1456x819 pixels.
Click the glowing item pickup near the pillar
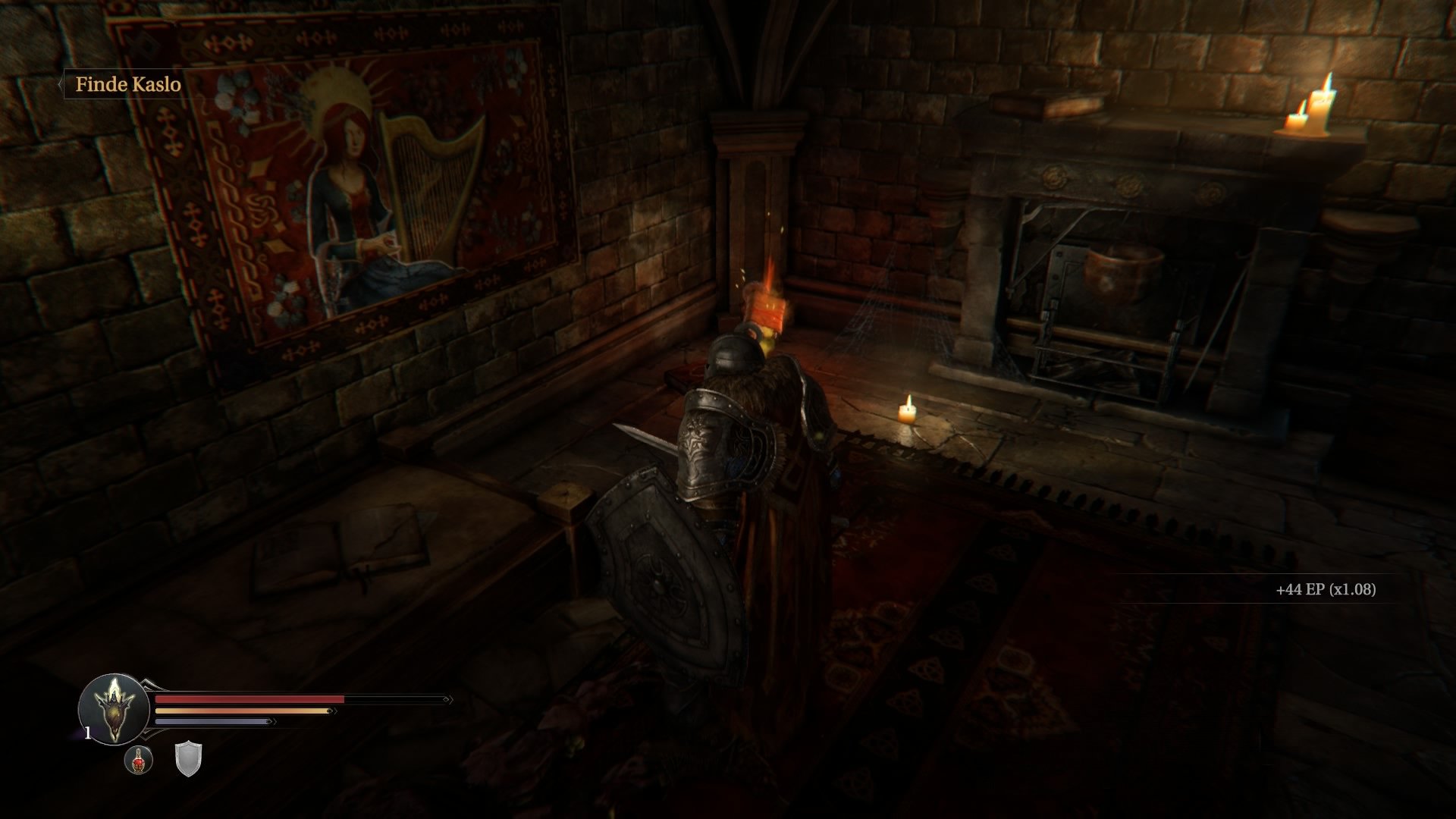point(767,311)
